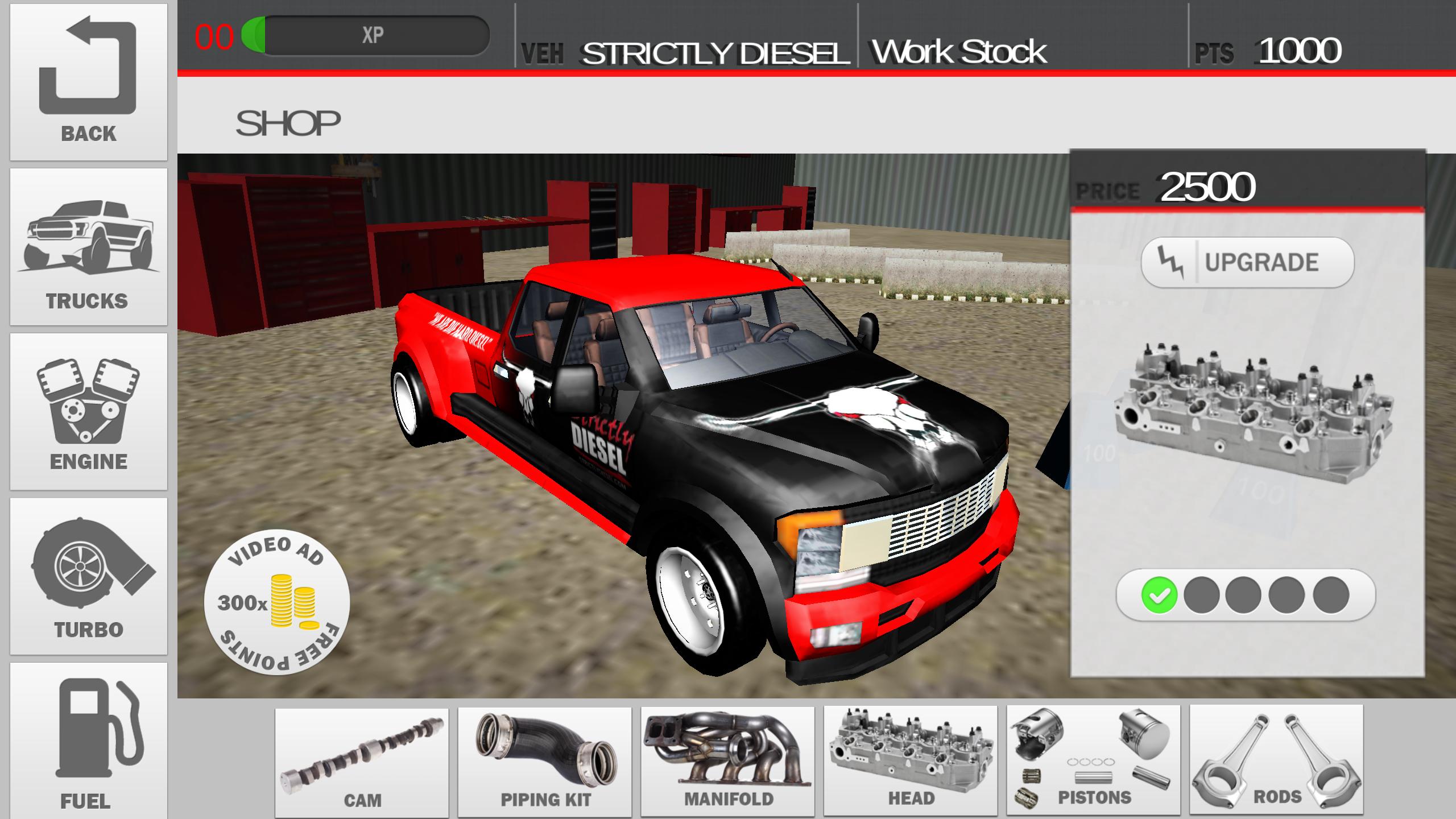Open the Trucks category

point(89,247)
